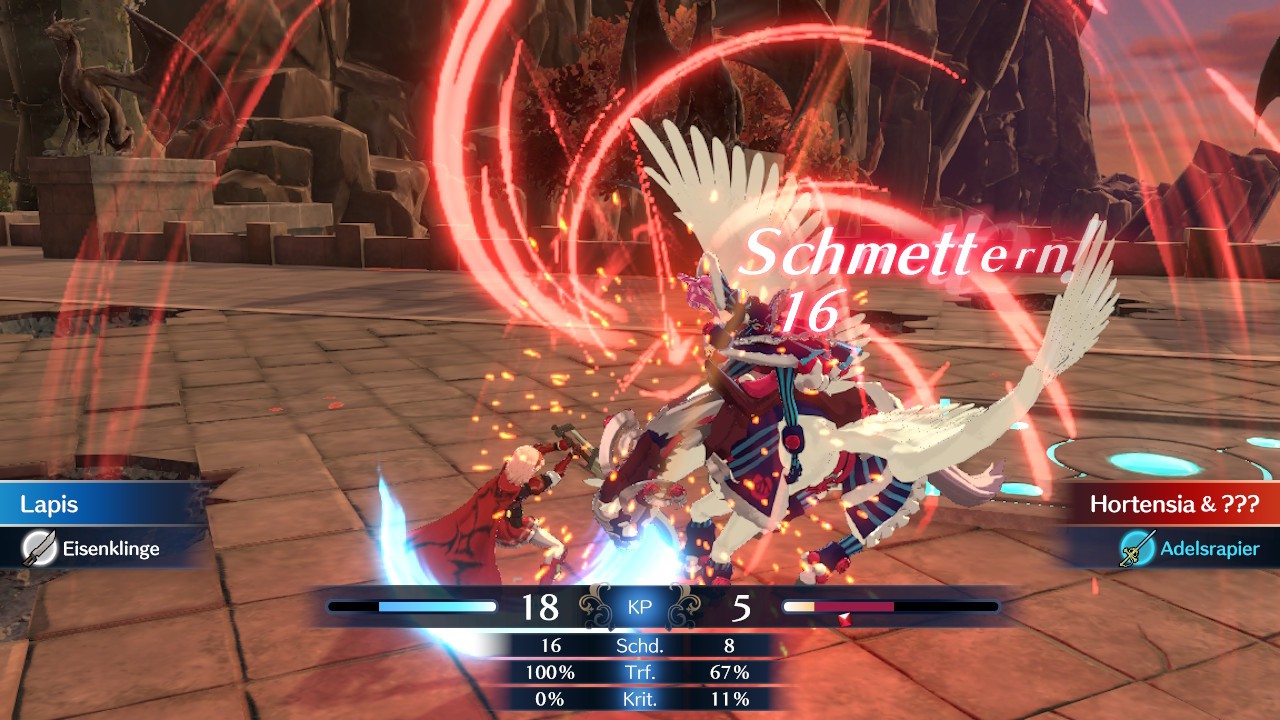Select the Lapis name panel

tap(100, 504)
